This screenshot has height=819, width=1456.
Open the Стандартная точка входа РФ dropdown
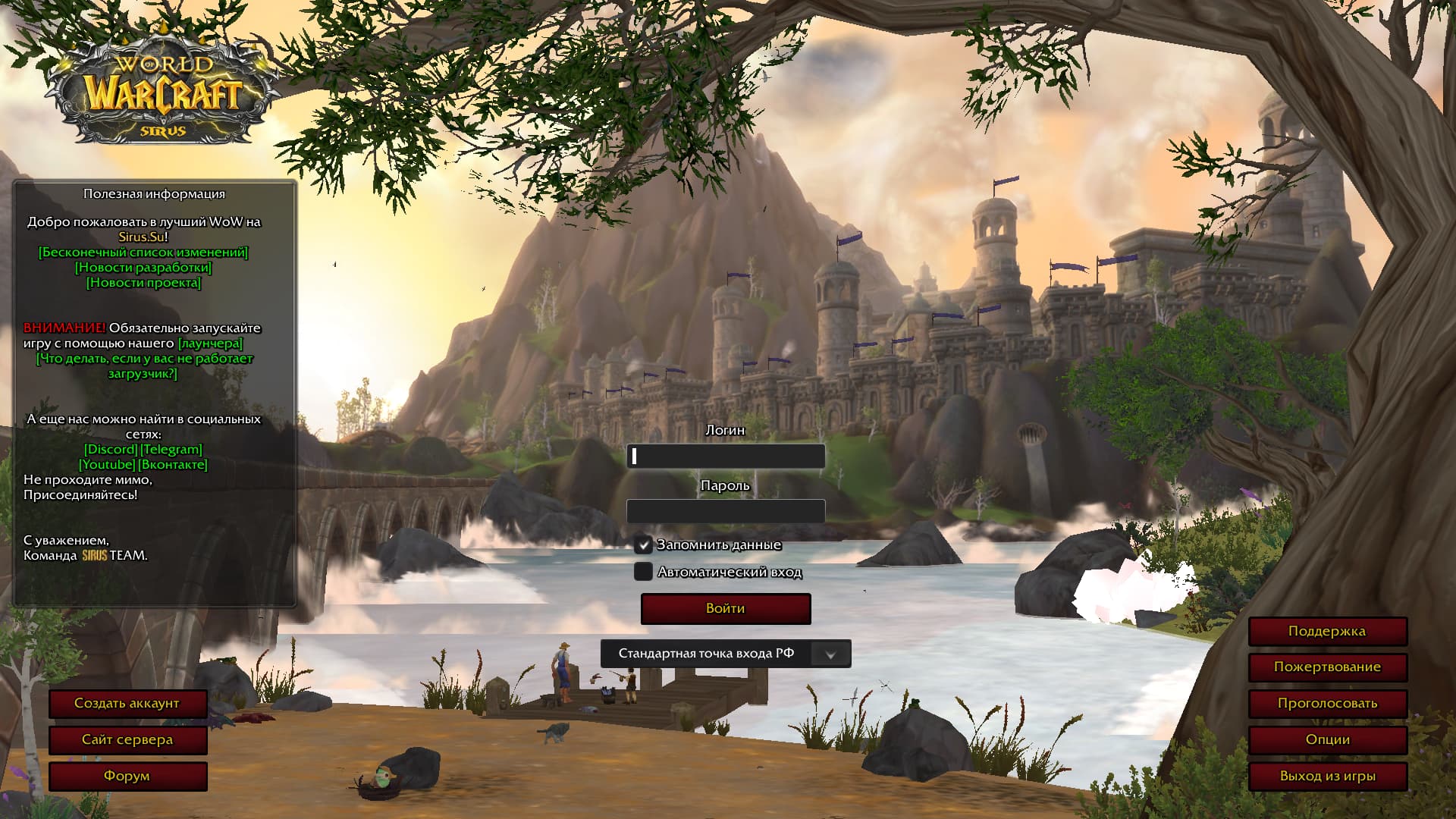(x=830, y=654)
